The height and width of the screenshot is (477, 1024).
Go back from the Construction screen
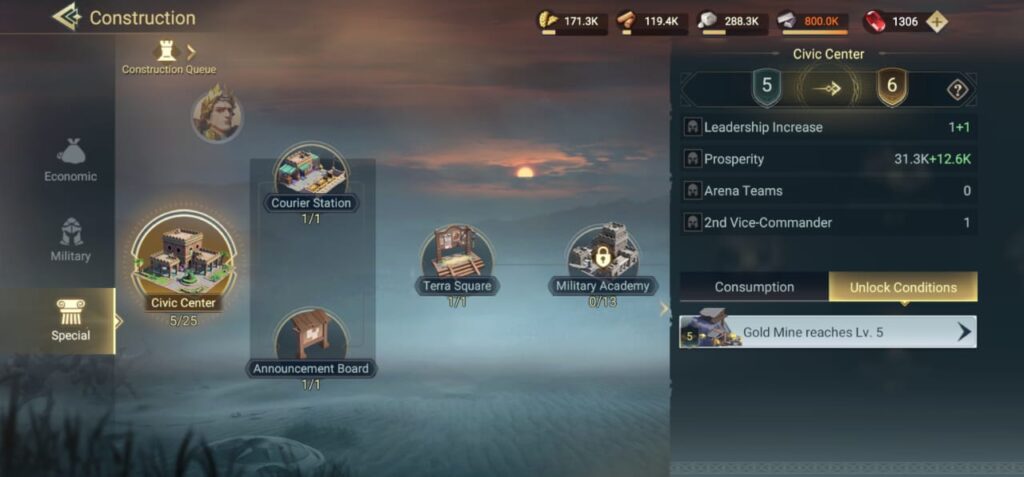pos(66,17)
